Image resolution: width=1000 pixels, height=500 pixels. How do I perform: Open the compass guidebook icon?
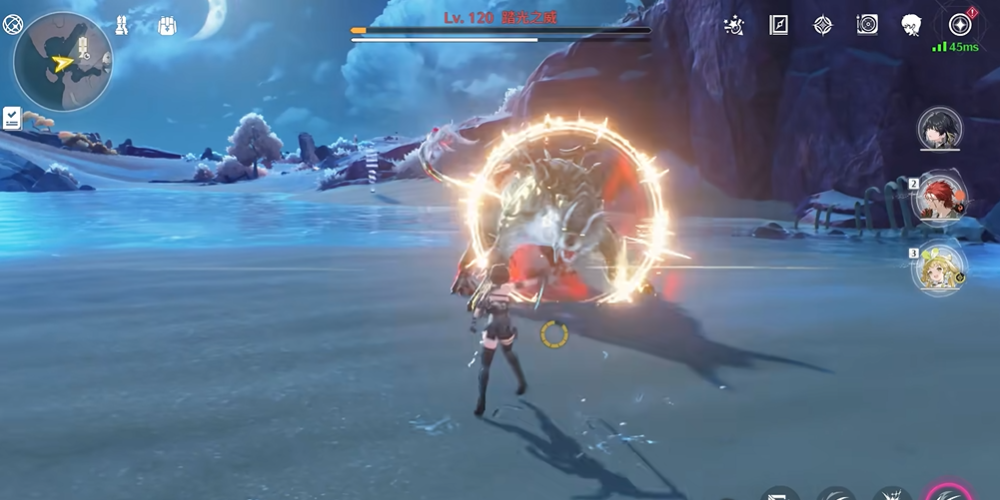coord(779,25)
